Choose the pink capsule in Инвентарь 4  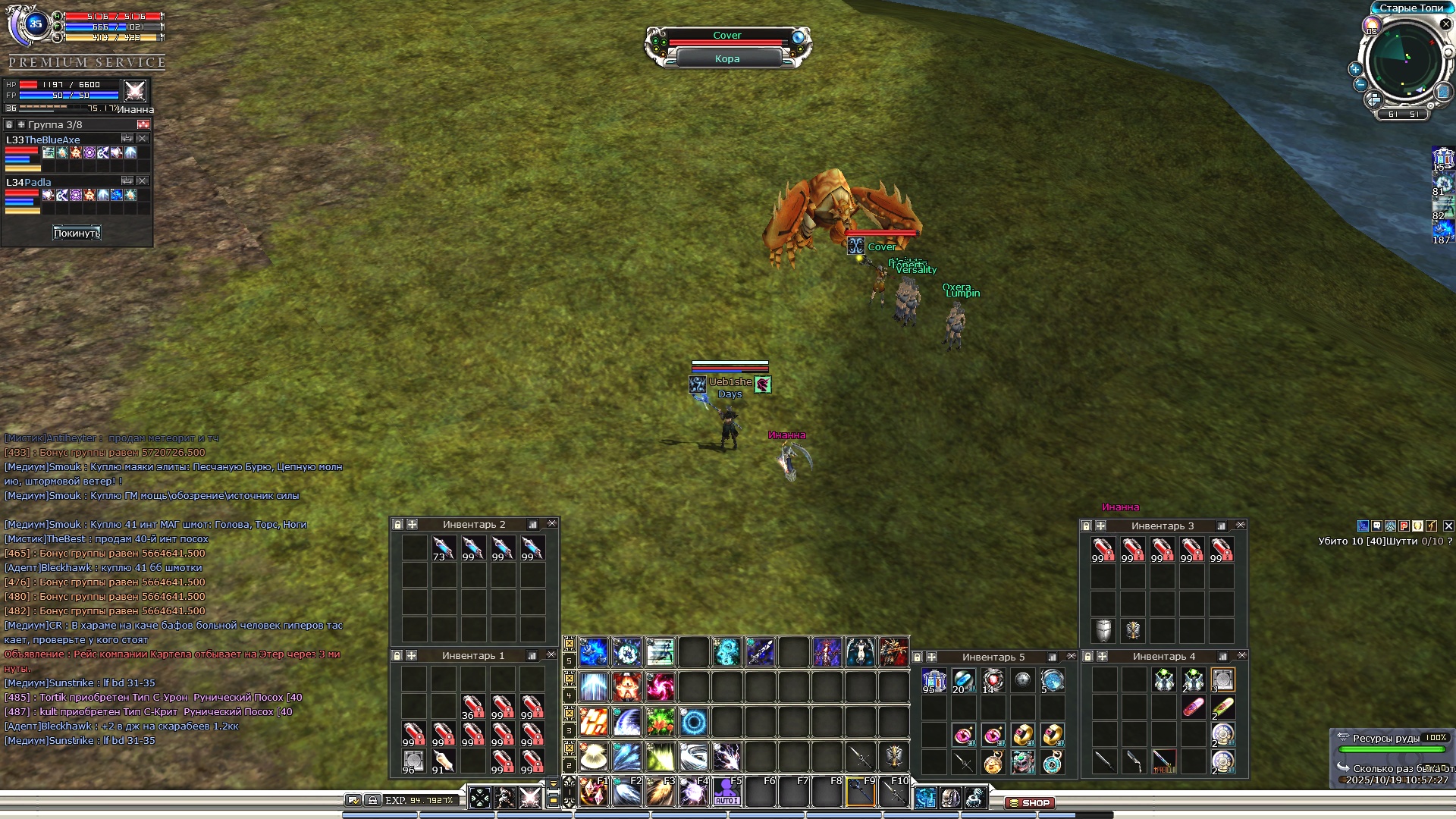pyautogui.click(x=1193, y=708)
